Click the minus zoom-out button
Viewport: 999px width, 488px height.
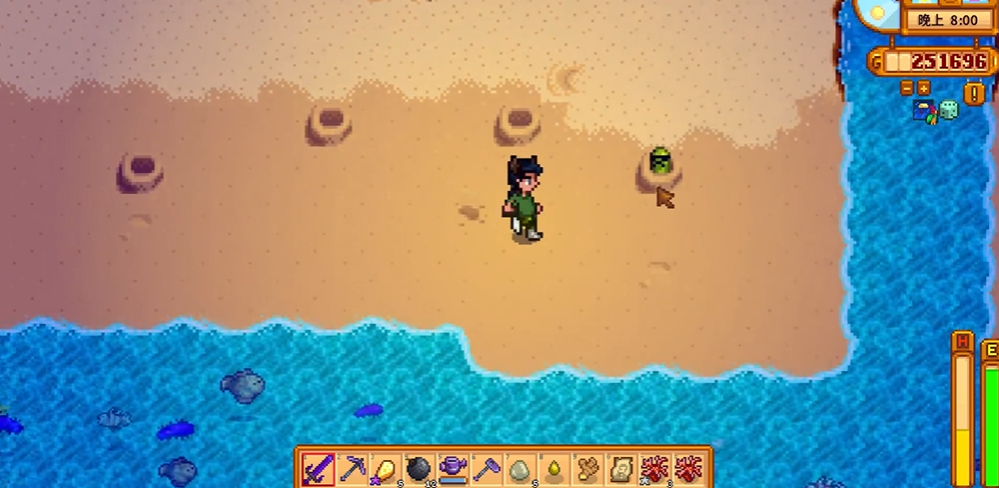pos(907,88)
